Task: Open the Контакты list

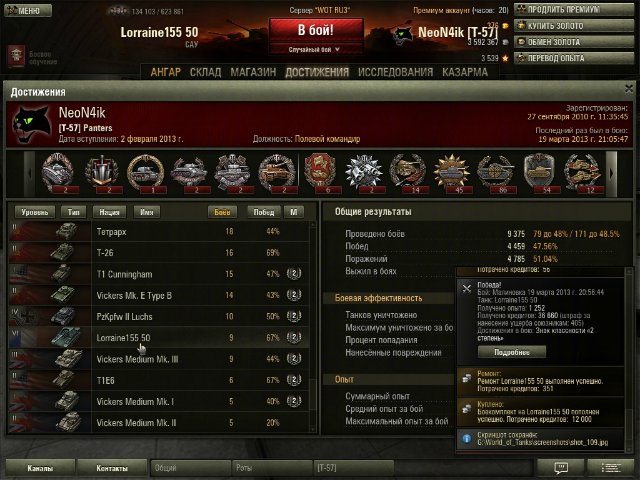Action: tap(112, 467)
